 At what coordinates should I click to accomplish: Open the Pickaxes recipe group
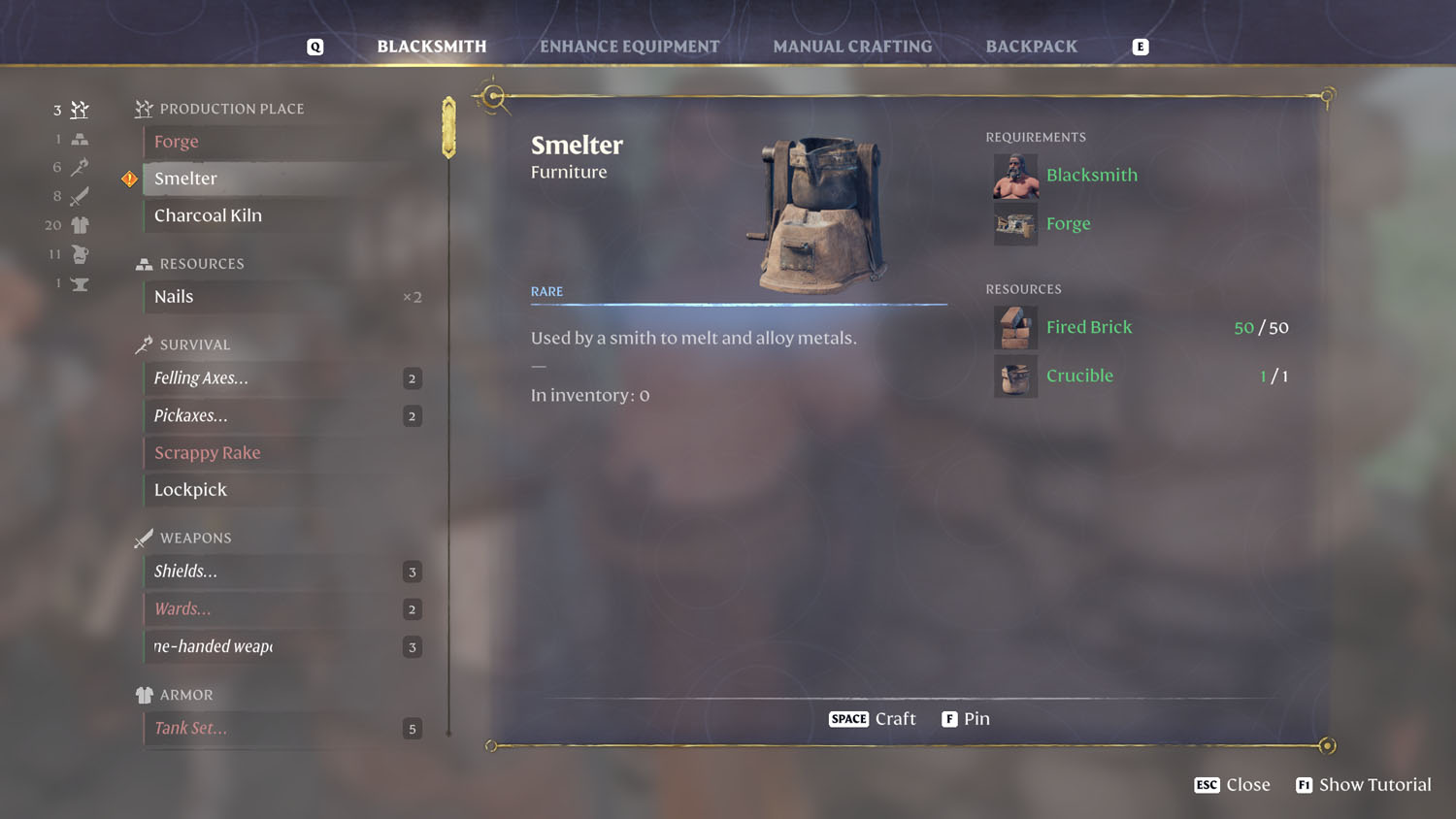pos(191,415)
